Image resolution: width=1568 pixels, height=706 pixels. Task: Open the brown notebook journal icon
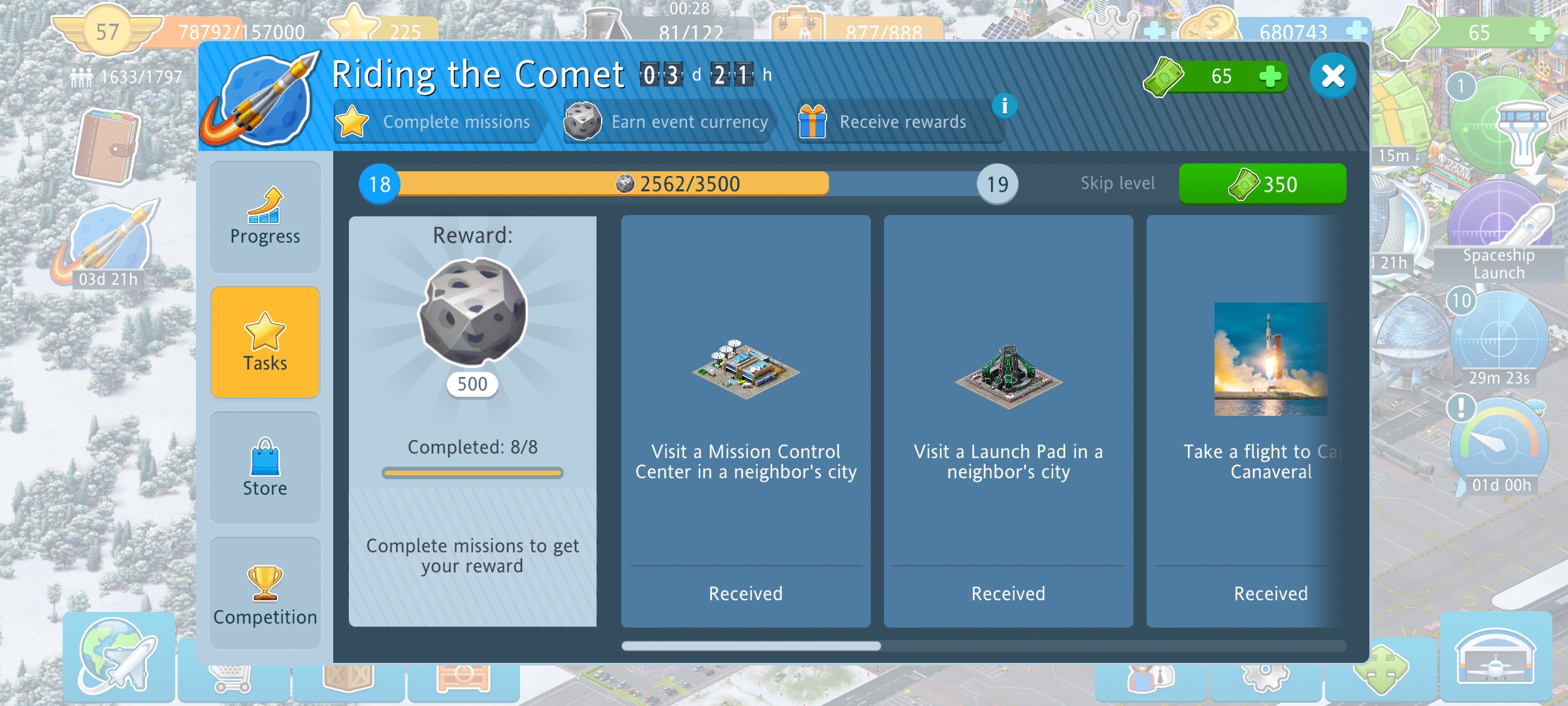(x=106, y=146)
